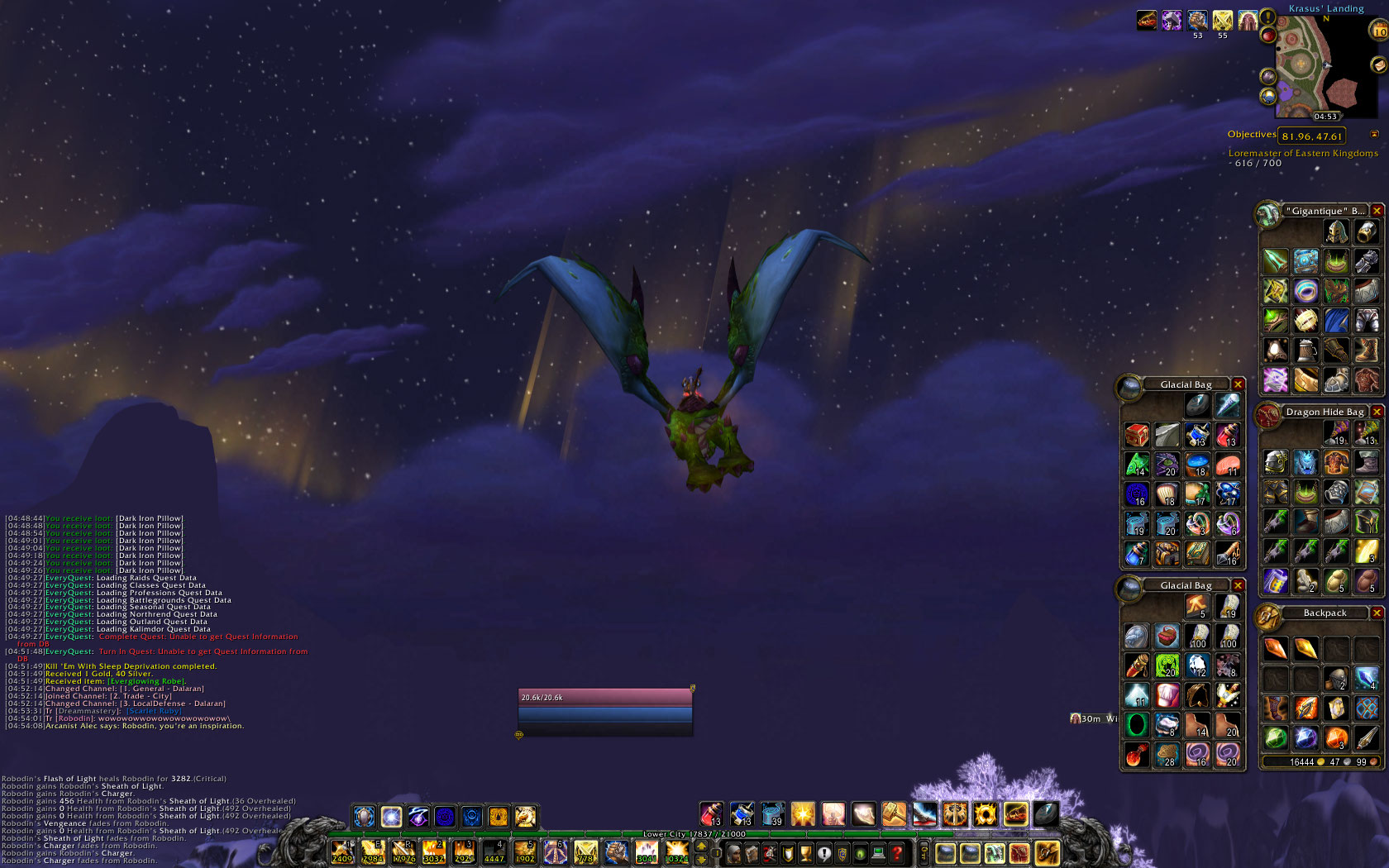
Task: Open the achievements trophy cup button
Action: (x=806, y=853)
